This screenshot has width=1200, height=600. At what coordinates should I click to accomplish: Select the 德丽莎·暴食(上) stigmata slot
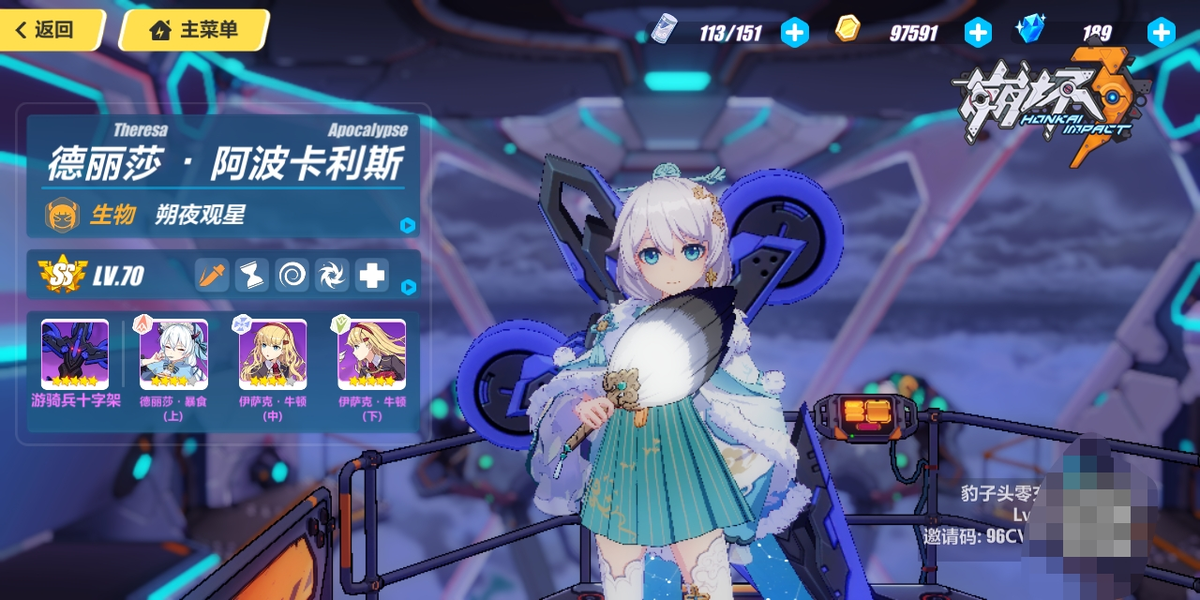click(174, 354)
